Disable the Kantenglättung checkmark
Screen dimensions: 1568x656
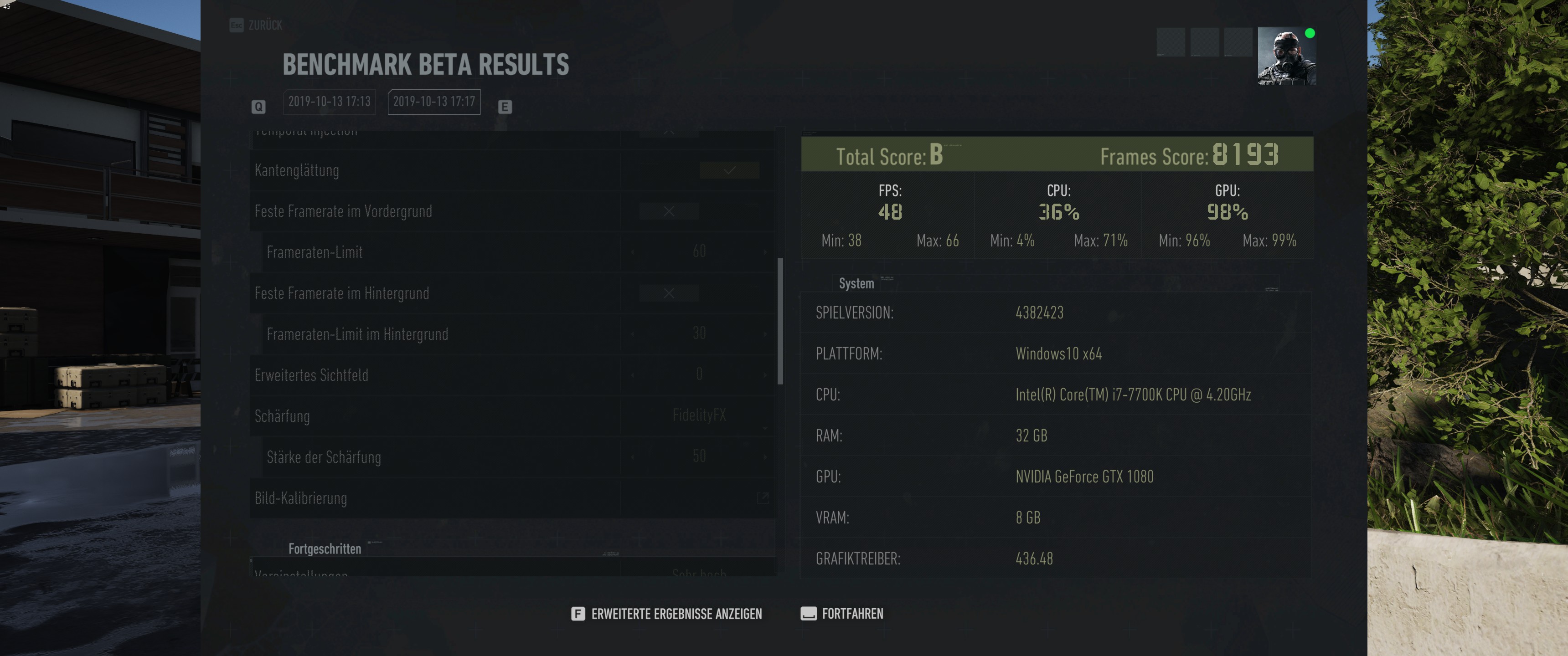coord(730,171)
